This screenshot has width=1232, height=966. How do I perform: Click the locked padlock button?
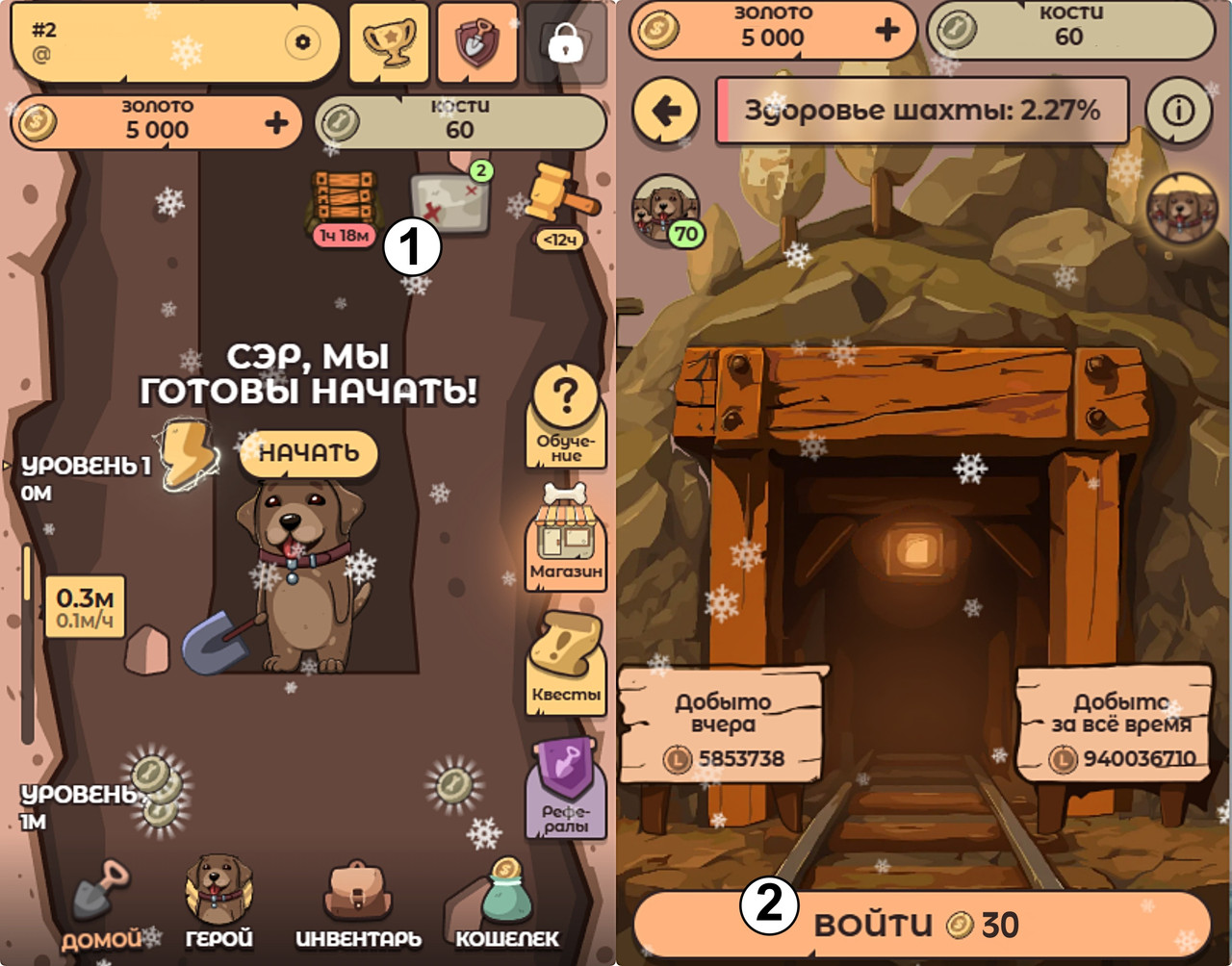pos(565,43)
